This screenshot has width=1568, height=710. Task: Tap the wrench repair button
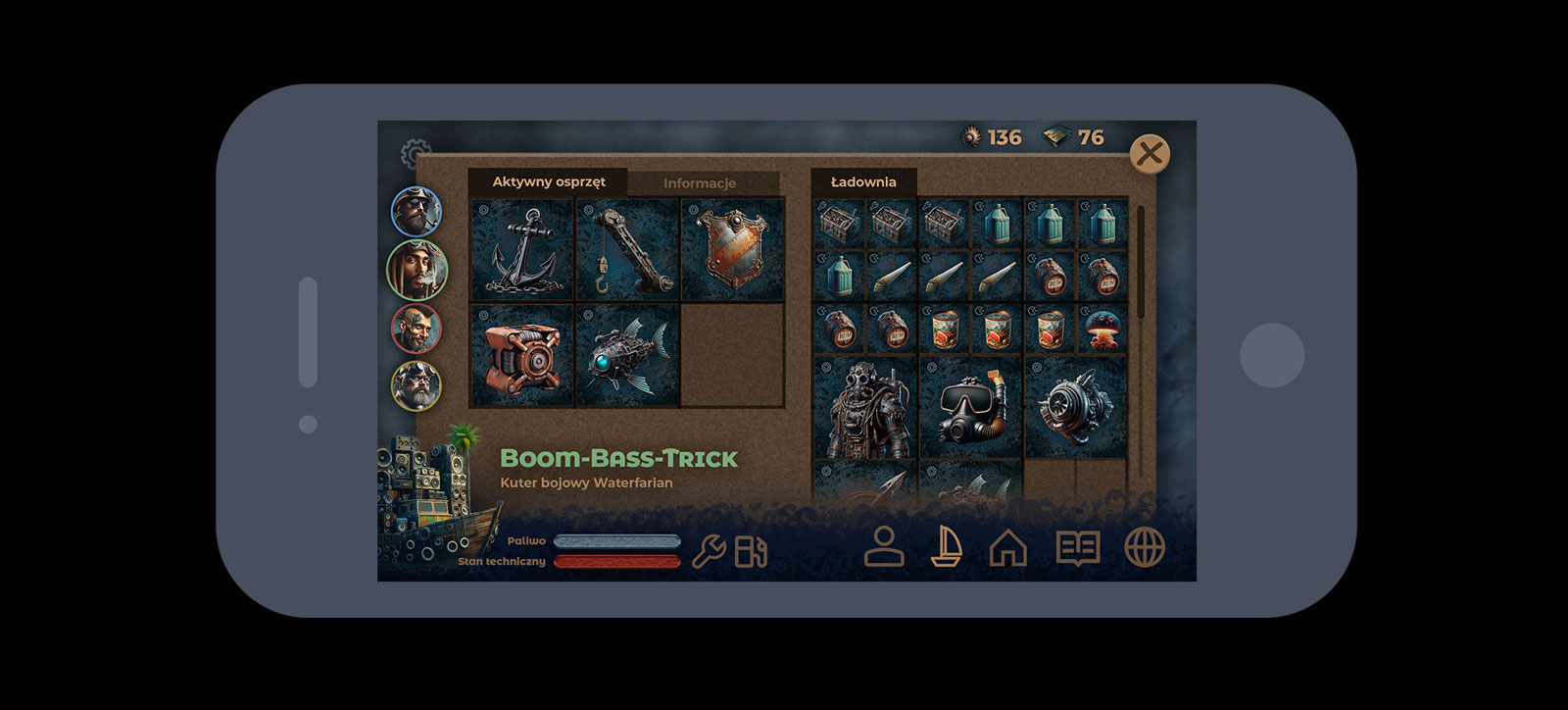coord(709,552)
